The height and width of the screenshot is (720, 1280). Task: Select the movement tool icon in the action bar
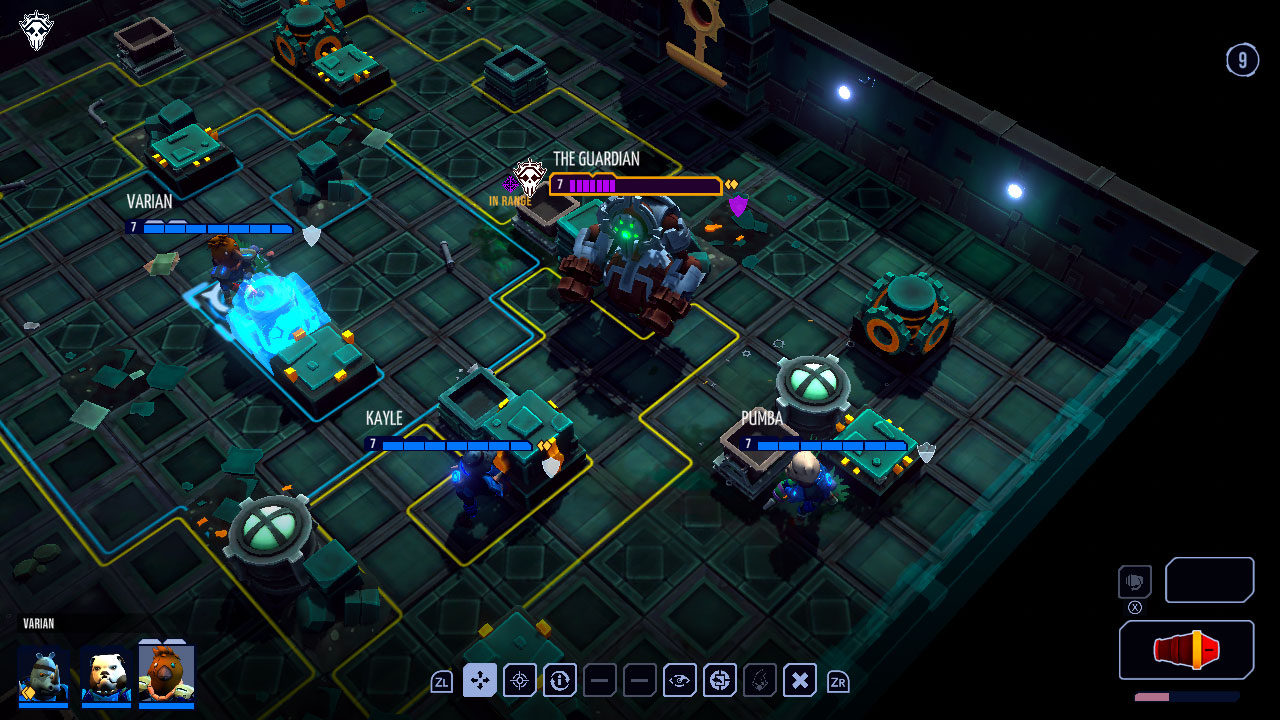(479, 680)
